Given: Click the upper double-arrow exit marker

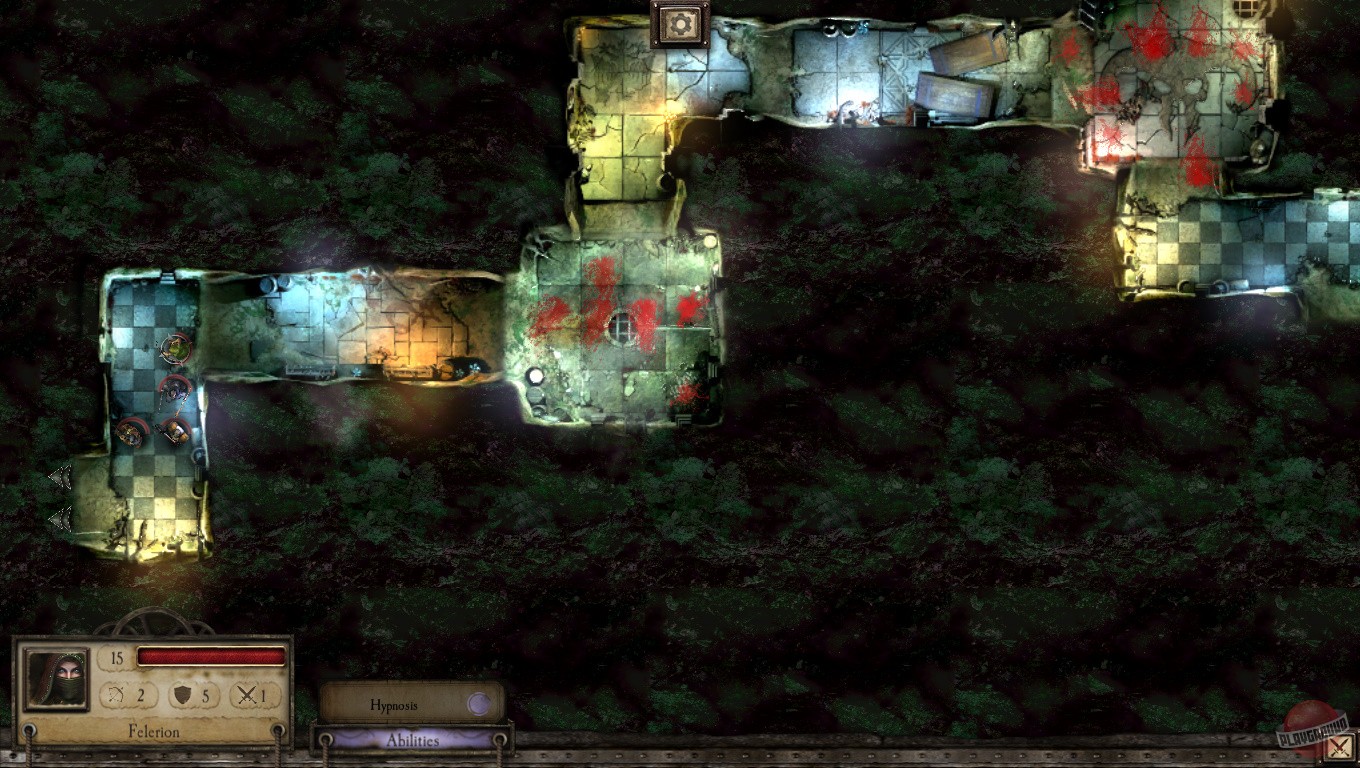Looking at the screenshot, I should click(58, 477).
